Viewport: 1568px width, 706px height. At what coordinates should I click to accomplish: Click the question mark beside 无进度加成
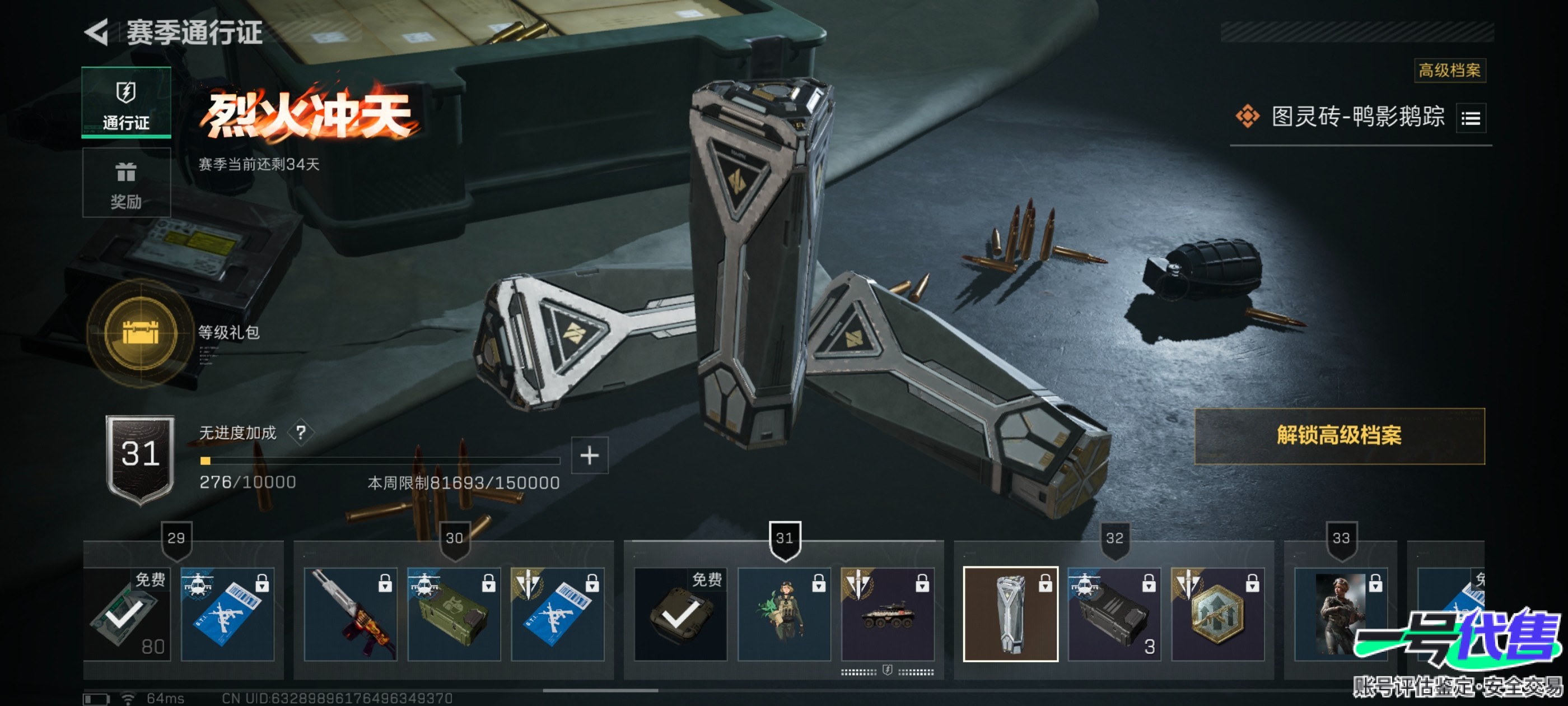tap(301, 433)
